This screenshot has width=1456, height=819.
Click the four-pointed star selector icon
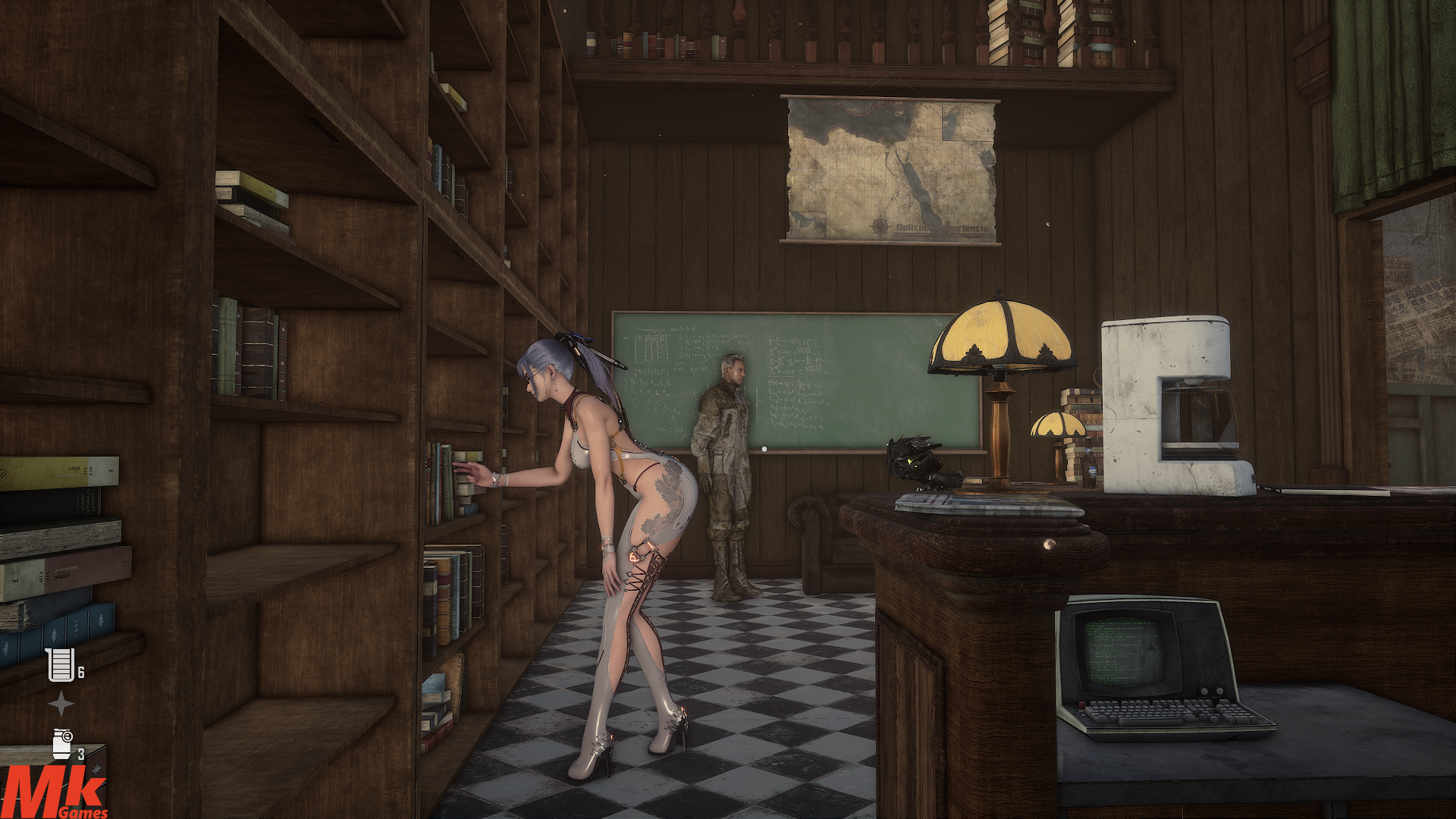pos(61,704)
